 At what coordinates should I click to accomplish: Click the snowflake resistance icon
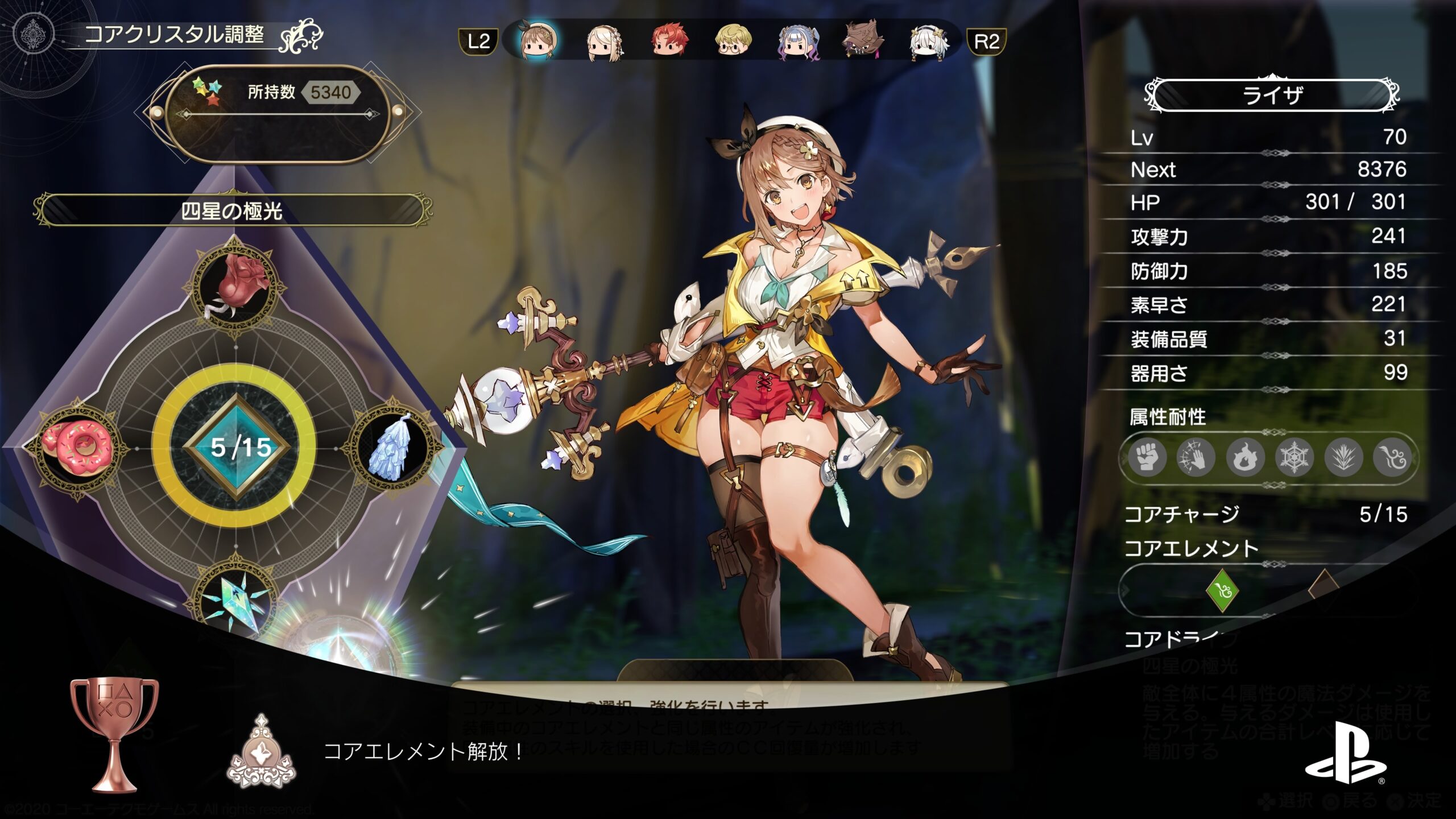(1294, 457)
